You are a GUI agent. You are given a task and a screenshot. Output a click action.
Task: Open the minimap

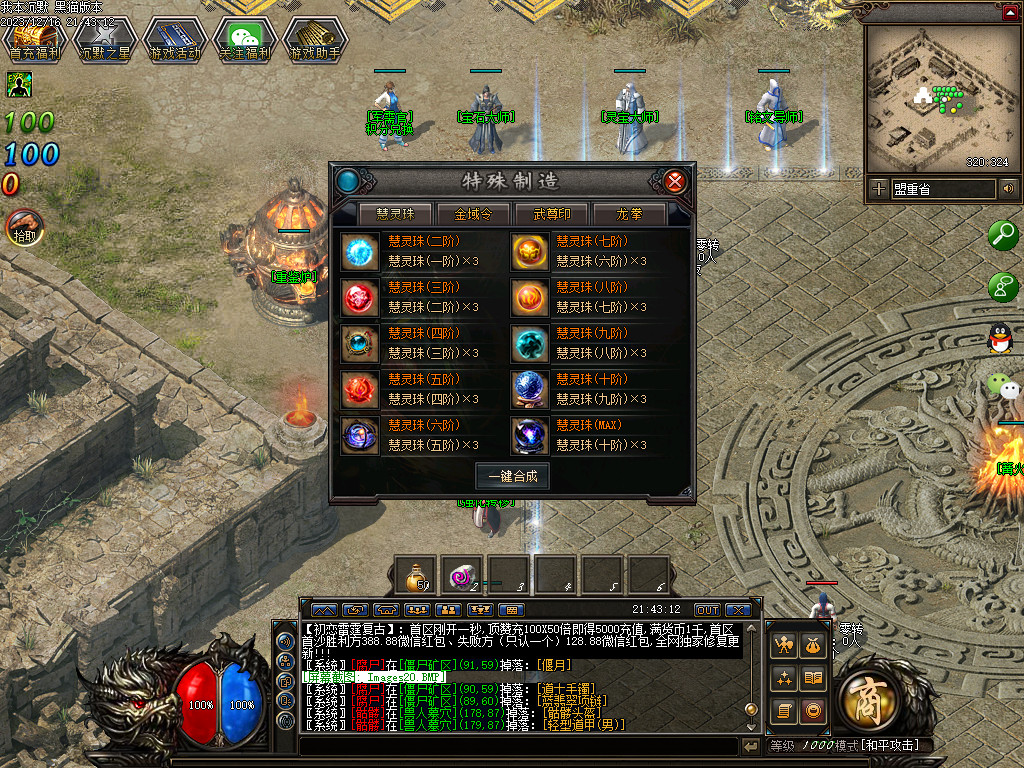(x=935, y=98)
